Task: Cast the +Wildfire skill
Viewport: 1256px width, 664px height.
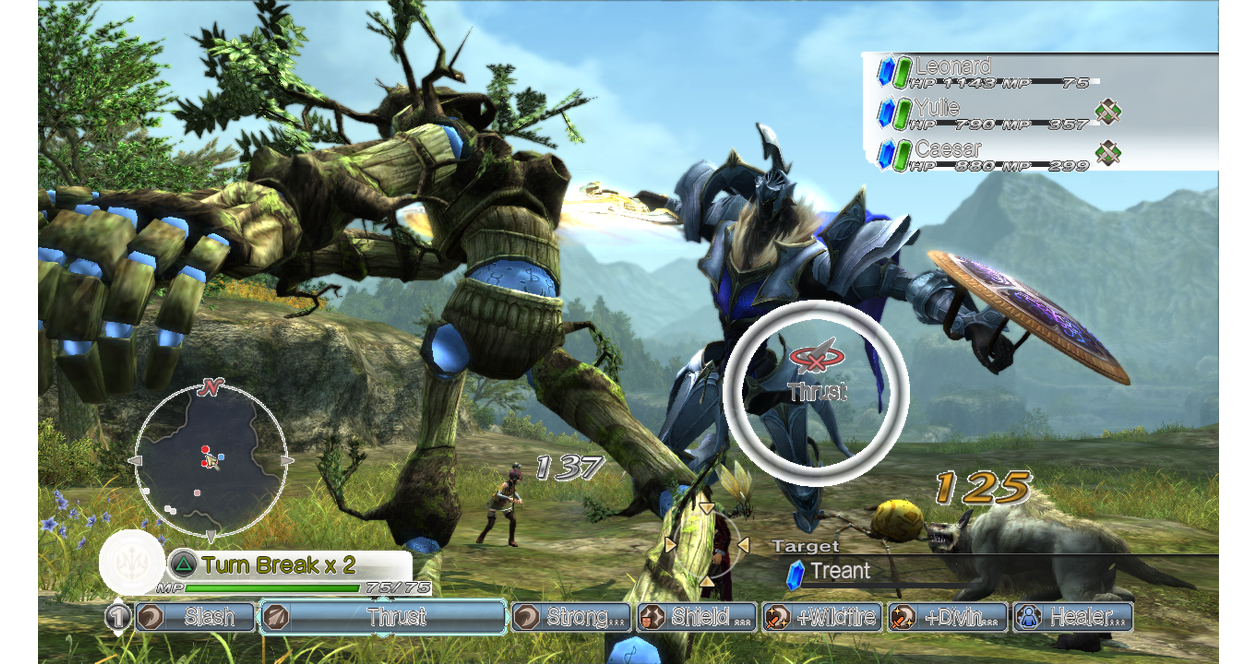Action: pyautogui.click(x=821, y=617)
